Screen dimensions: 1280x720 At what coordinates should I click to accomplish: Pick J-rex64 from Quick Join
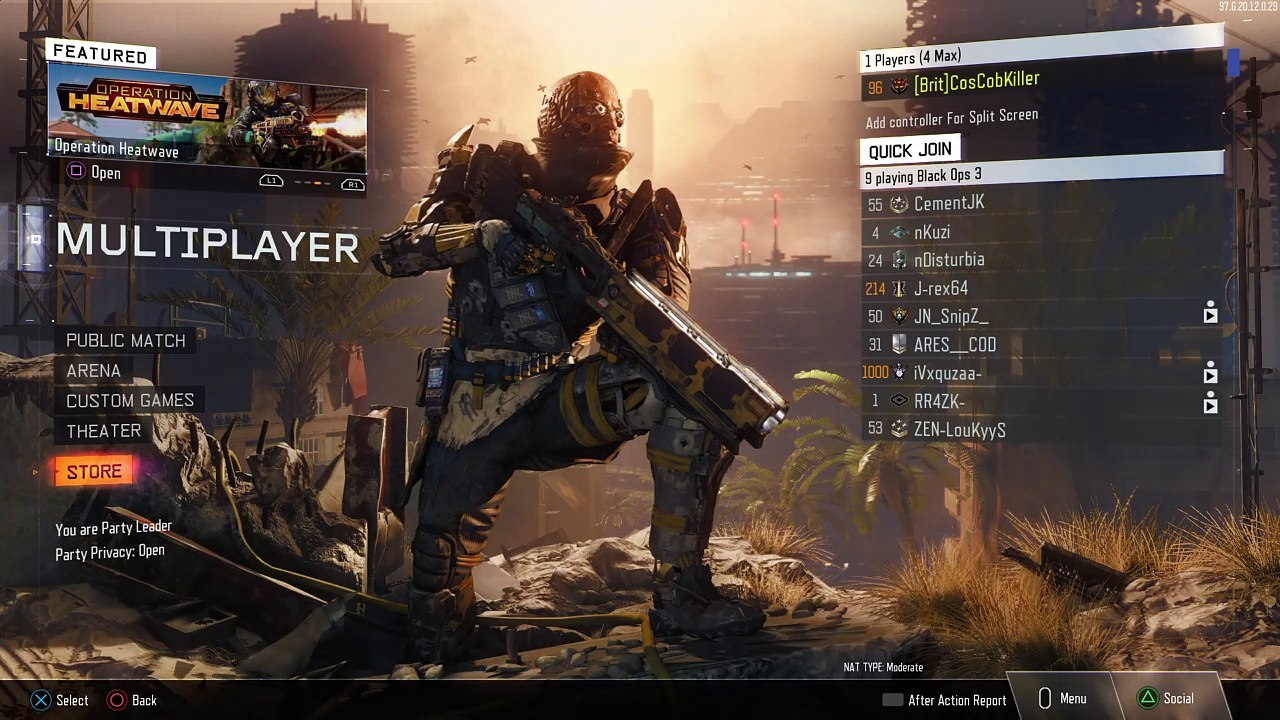(940, 289)
